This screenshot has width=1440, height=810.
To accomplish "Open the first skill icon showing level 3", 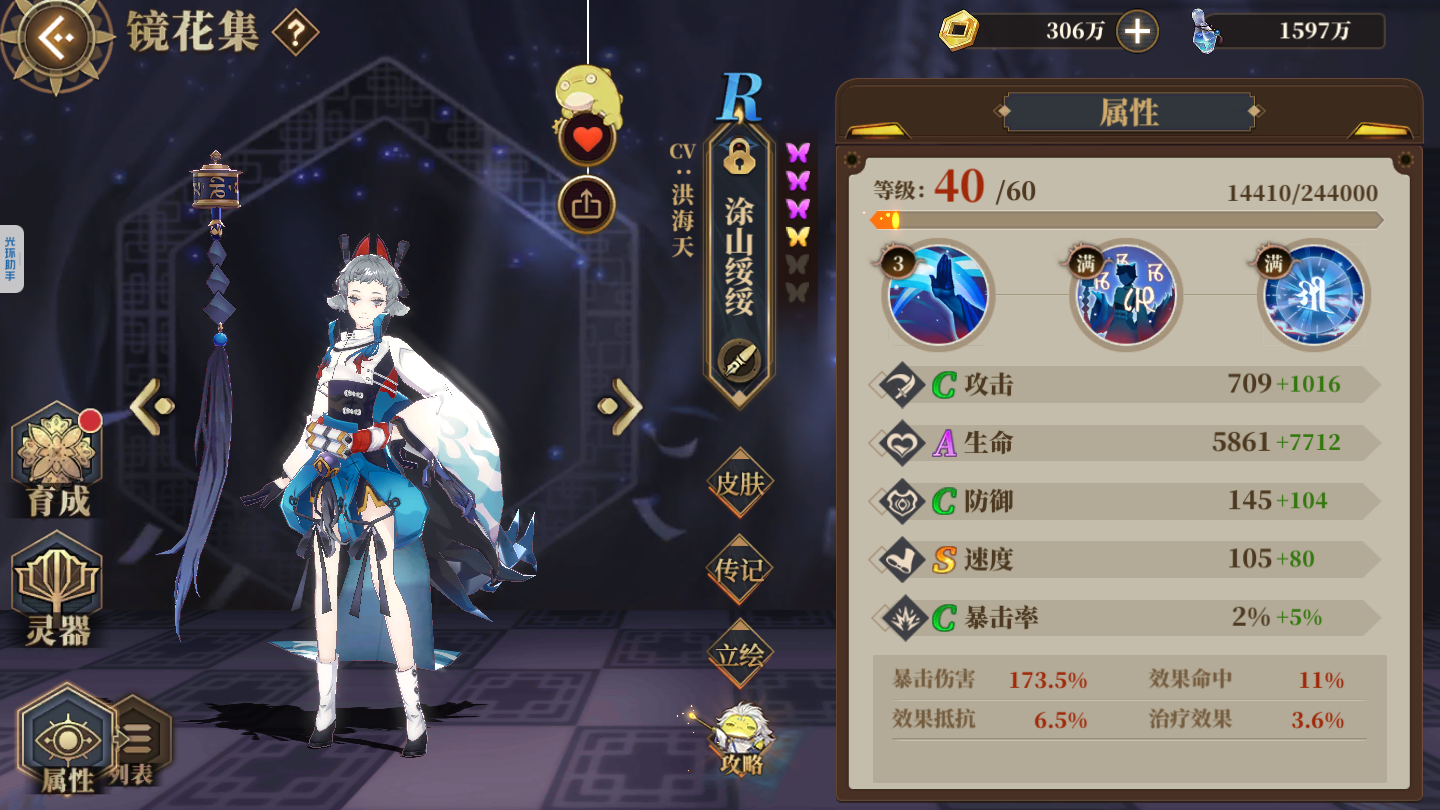I will (x=938, y=295).
